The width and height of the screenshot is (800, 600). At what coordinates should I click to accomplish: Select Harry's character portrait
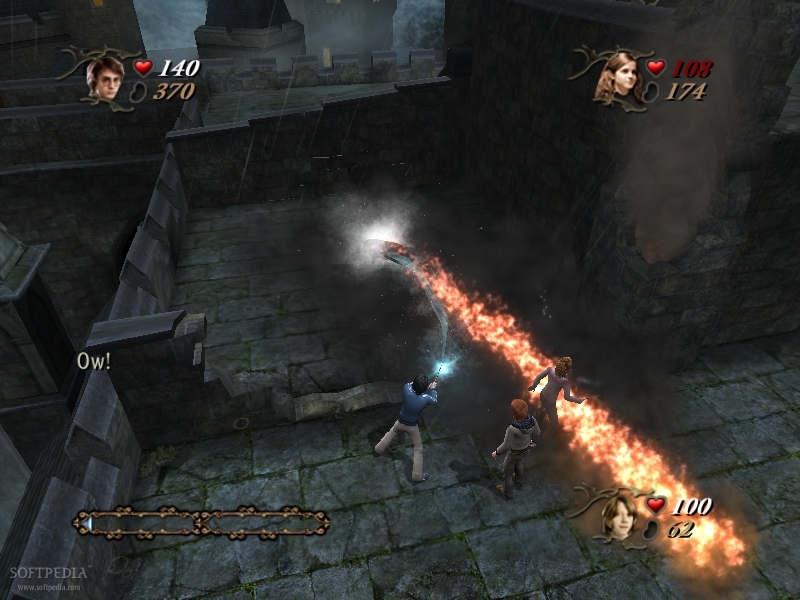[103, 76]
